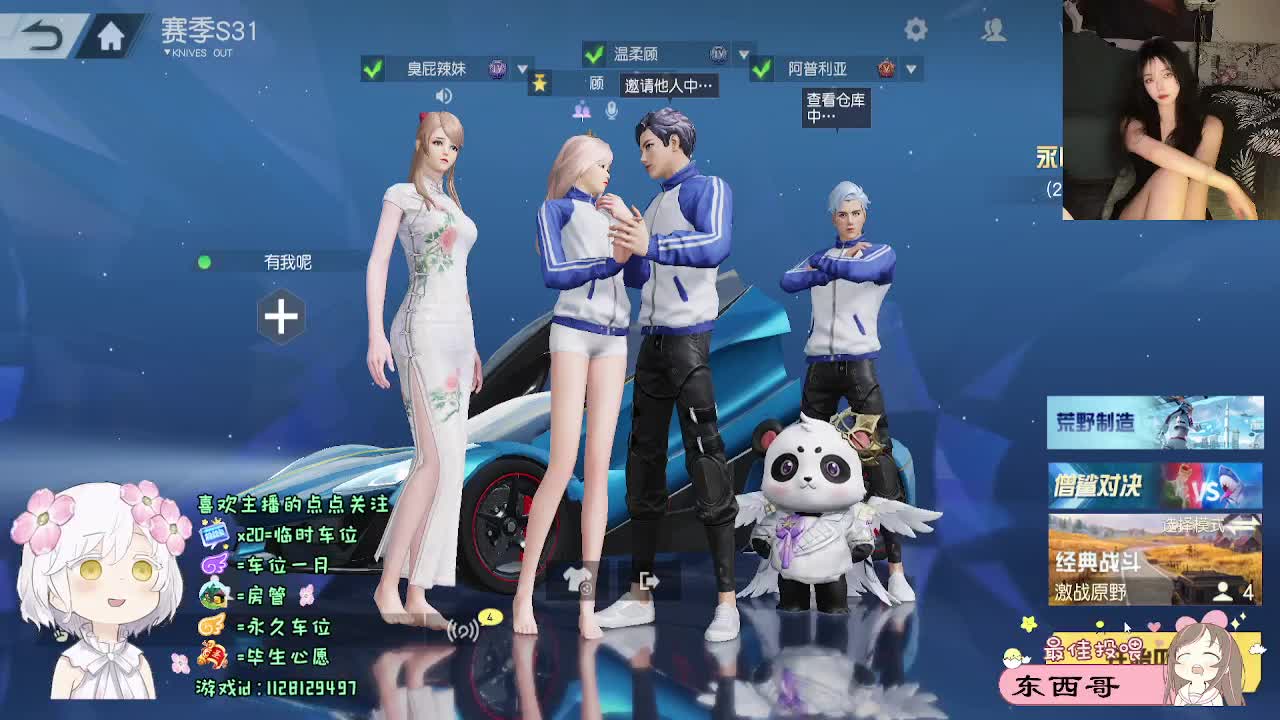Expand the dropdown arrow beside 温柔顾
The height and width of the screenshot is (720, 1280).
point(743,53)
